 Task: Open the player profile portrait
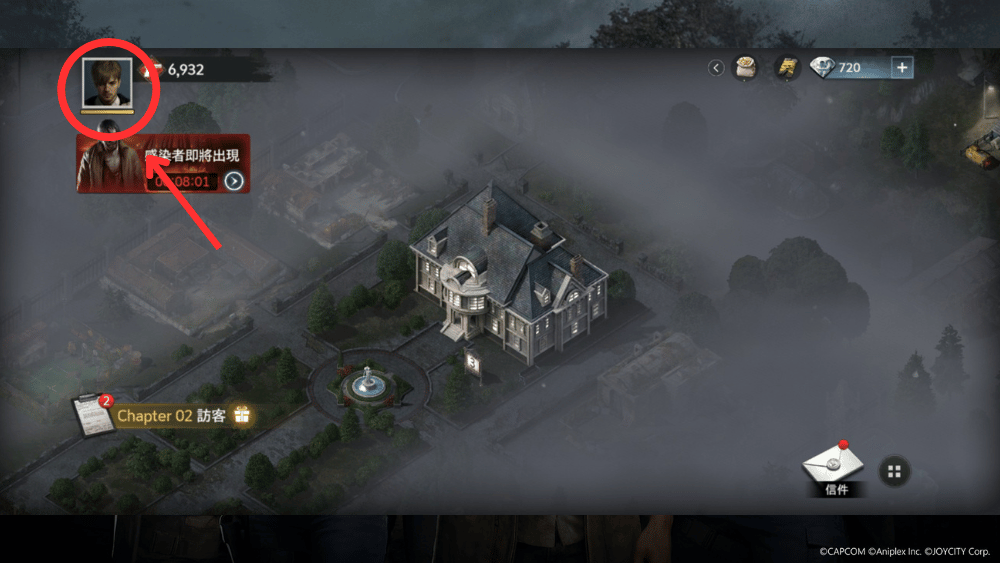click(x=107, y=82)
